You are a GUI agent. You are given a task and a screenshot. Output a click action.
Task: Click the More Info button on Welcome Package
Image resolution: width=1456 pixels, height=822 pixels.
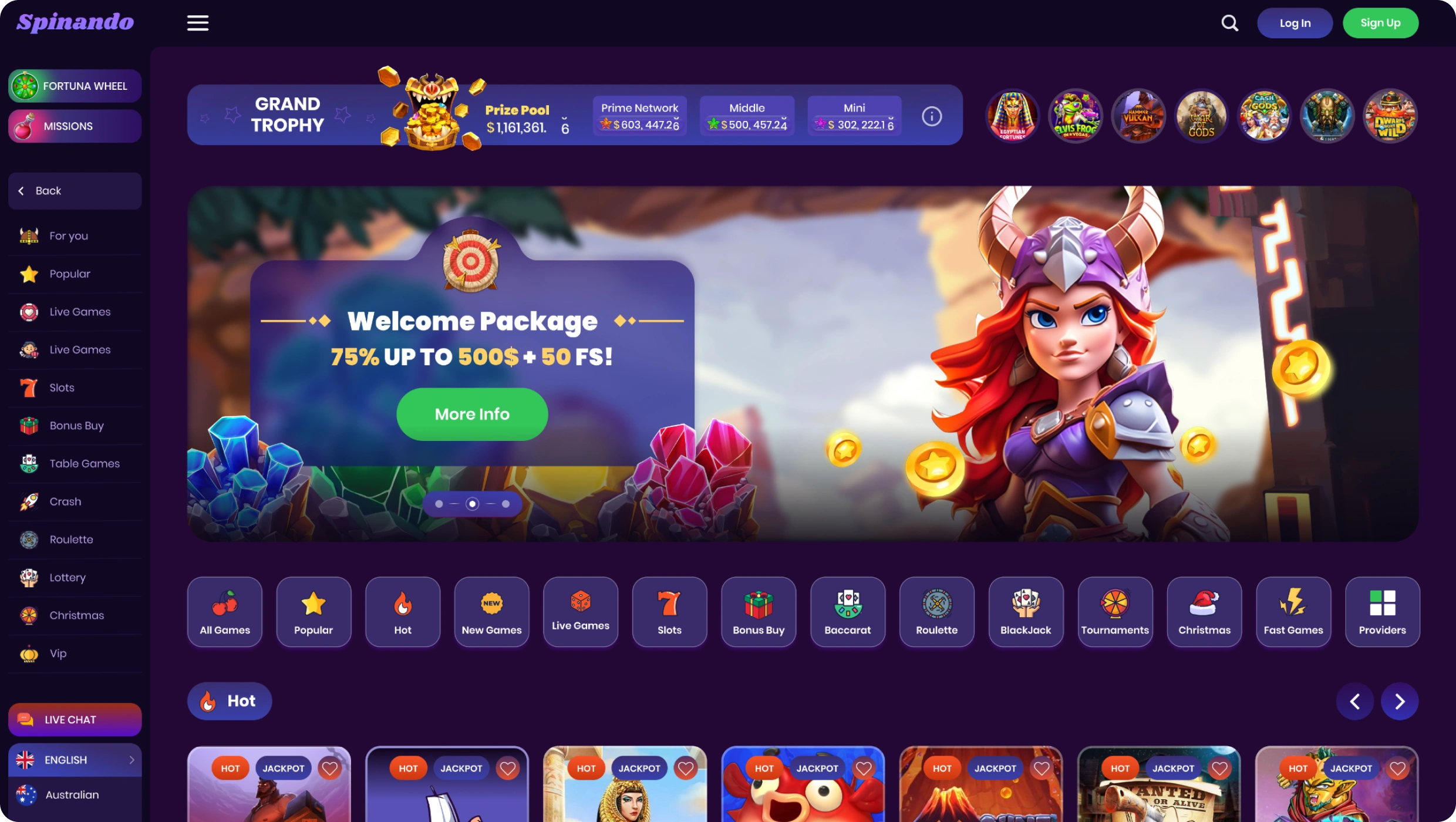tap(472, 414)
